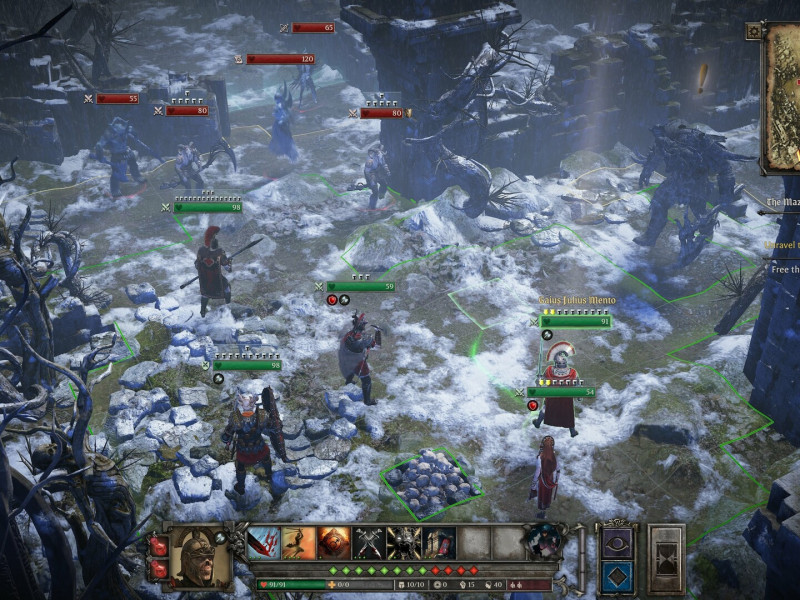
Task: Select the upper red potion slot
Action: click(x=159, y=545)
